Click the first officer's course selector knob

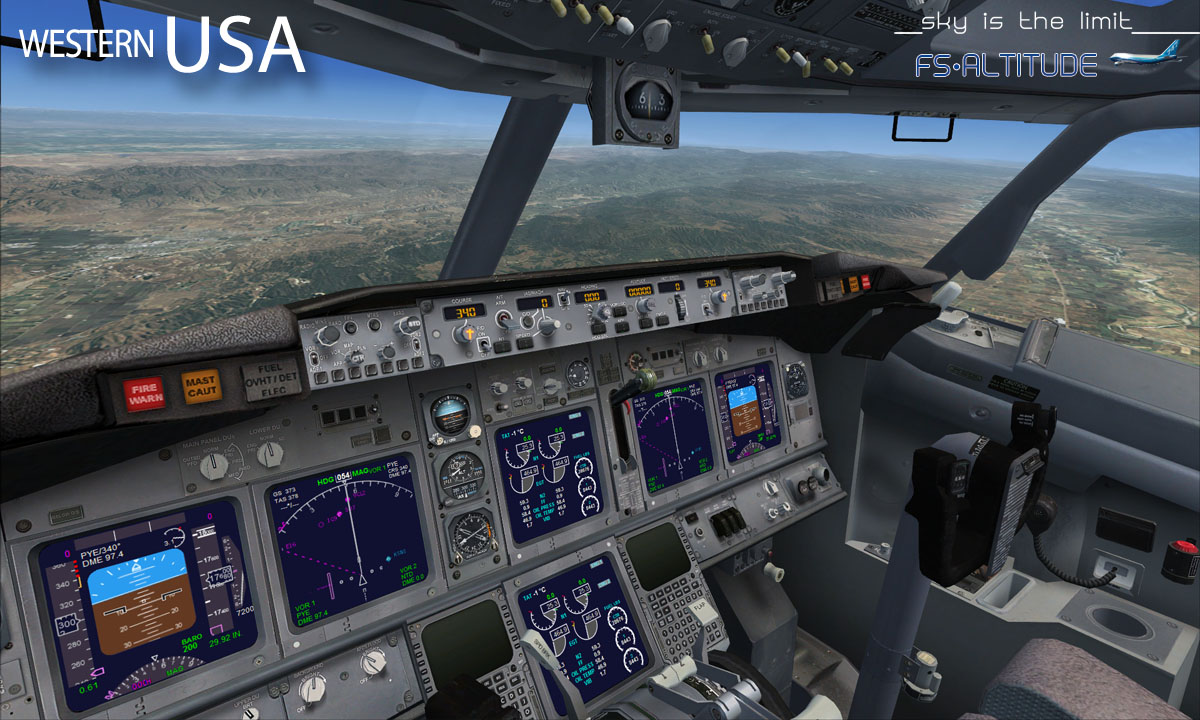720,297
